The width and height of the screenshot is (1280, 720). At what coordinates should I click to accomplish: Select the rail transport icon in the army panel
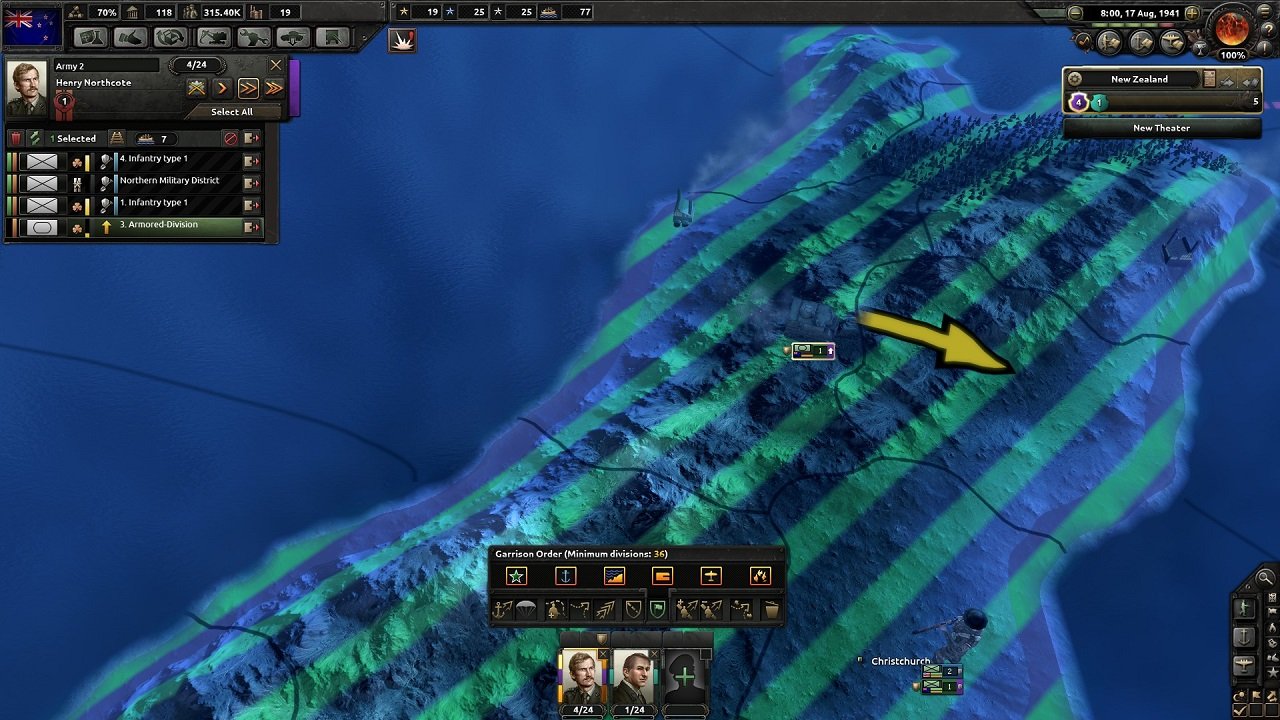(x=118, y=137)
